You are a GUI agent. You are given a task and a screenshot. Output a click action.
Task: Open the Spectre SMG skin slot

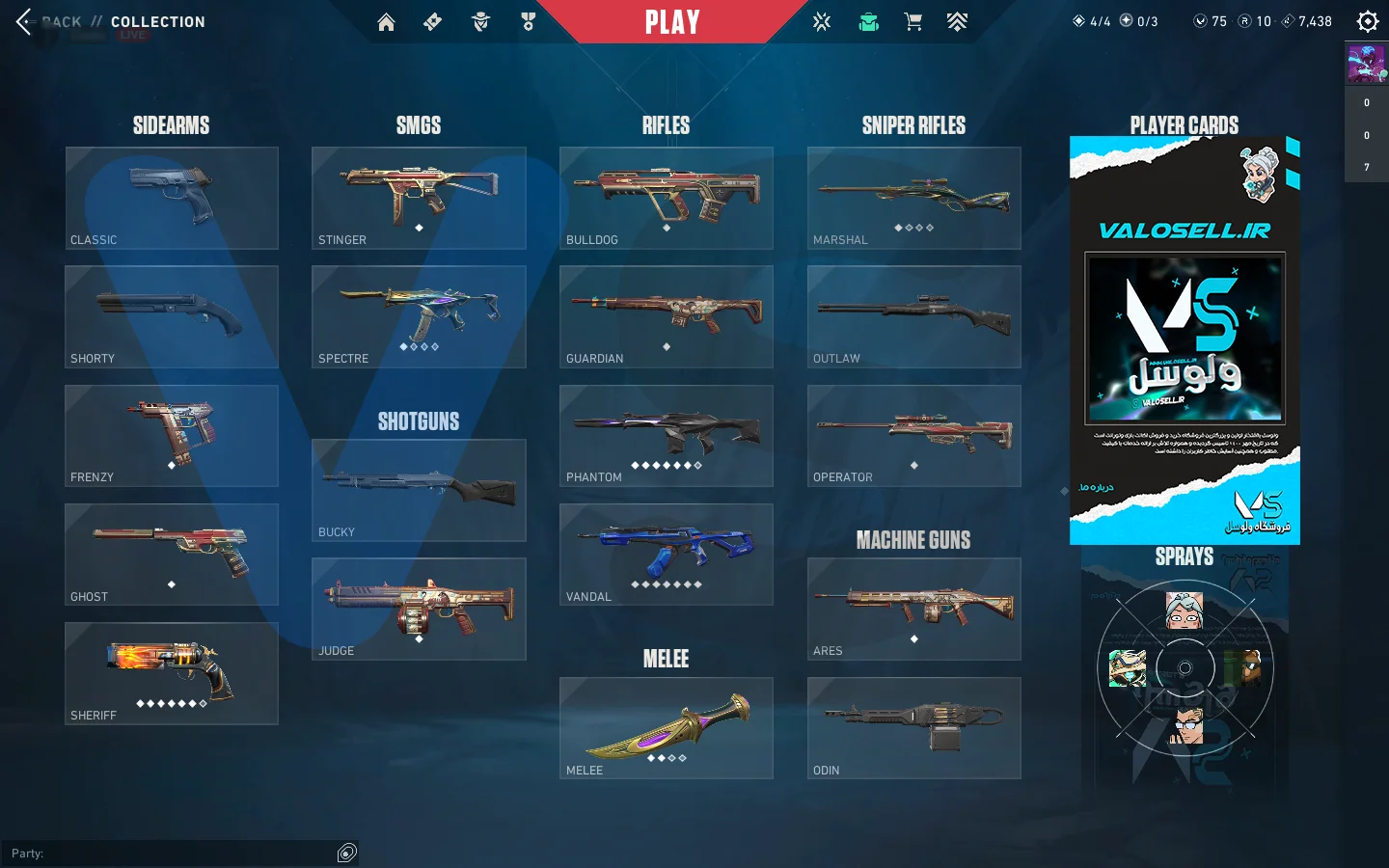tap(419, 316)
